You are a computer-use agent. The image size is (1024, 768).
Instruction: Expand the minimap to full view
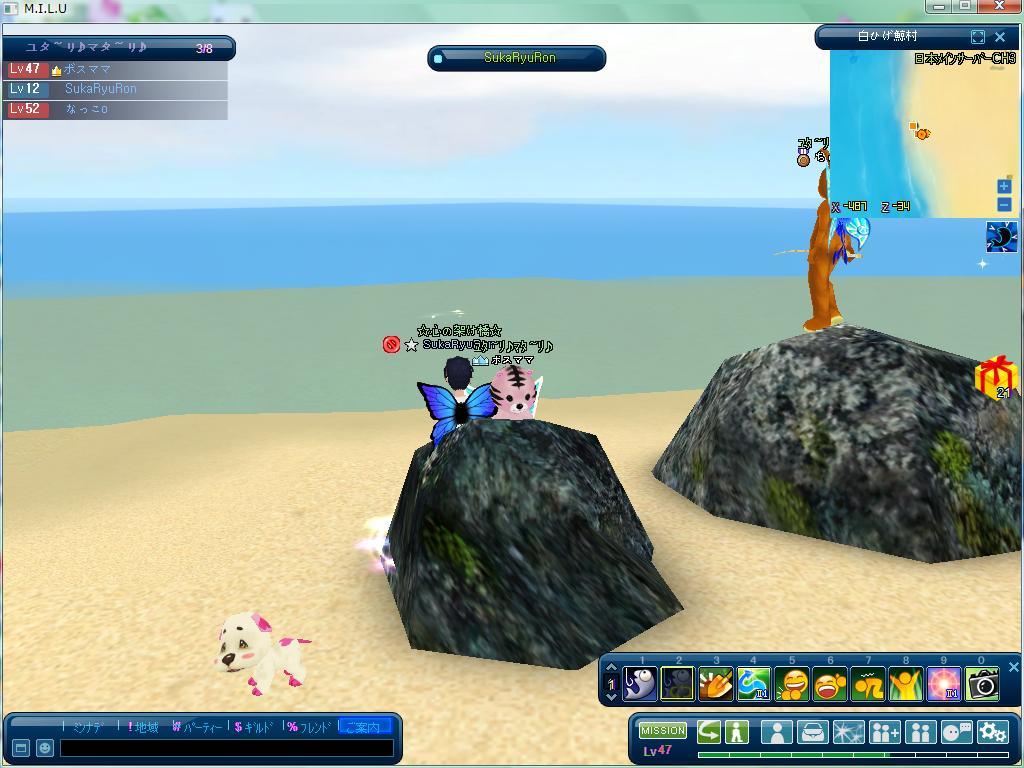(x=978, y=37)
